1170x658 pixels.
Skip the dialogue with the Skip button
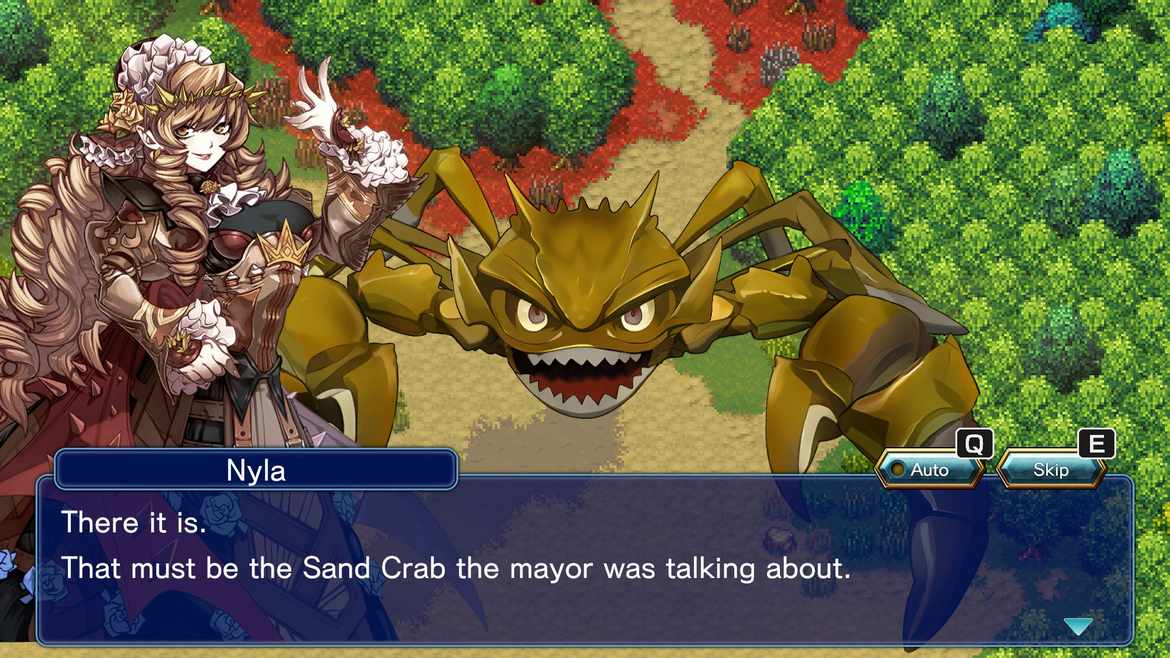point(1050,469)
